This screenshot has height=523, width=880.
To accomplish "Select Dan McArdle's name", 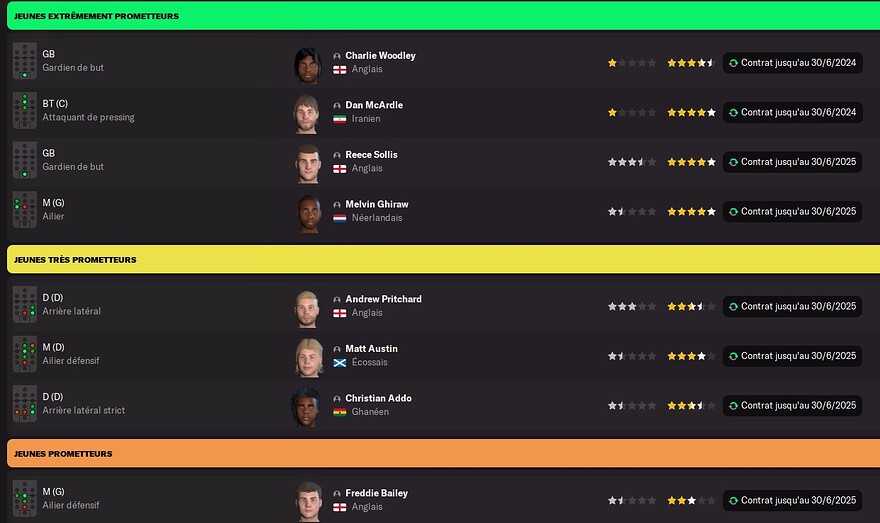I will coord(374,105).
